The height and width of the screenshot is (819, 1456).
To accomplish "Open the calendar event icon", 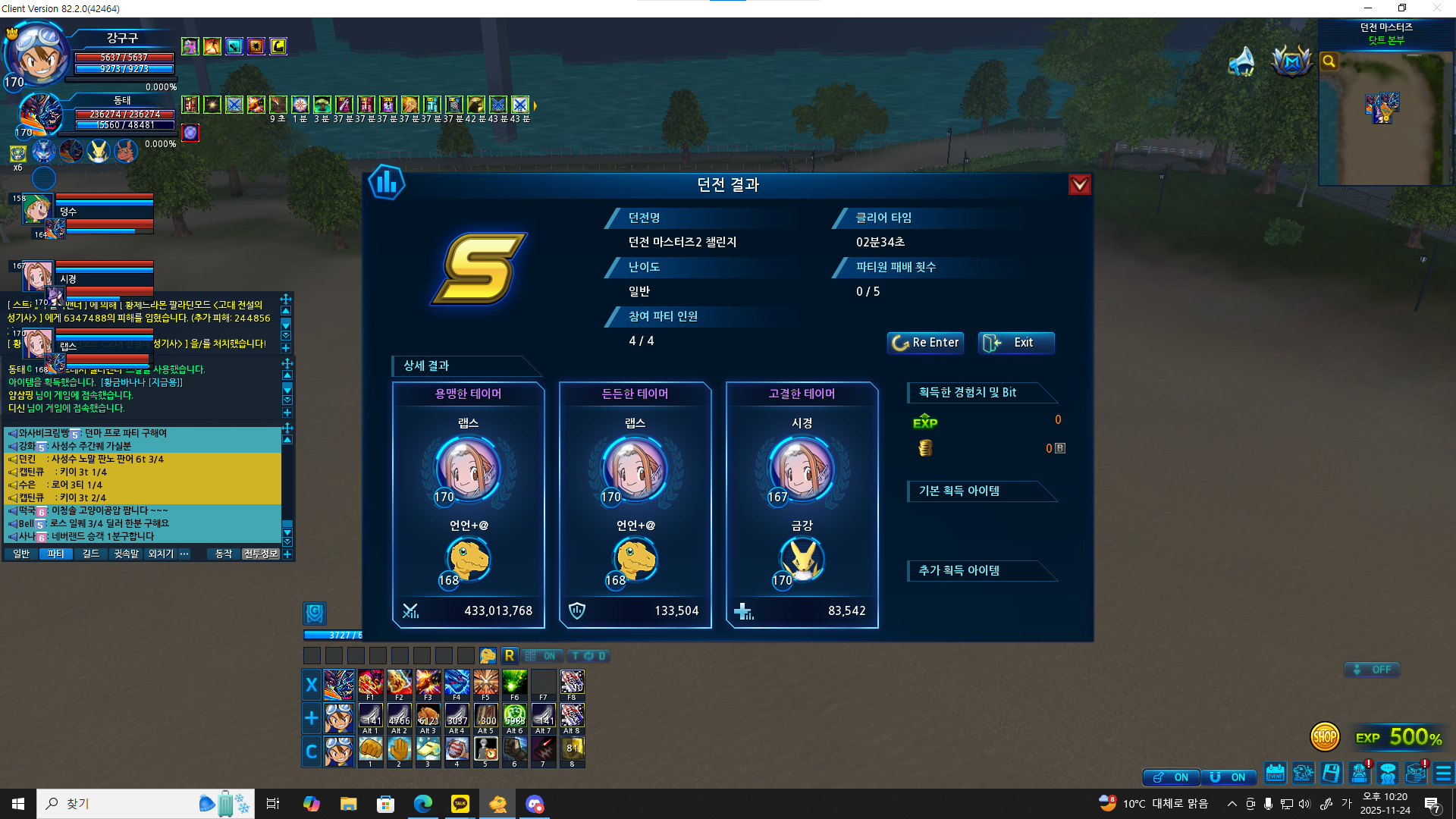I will coord(1275,773).
